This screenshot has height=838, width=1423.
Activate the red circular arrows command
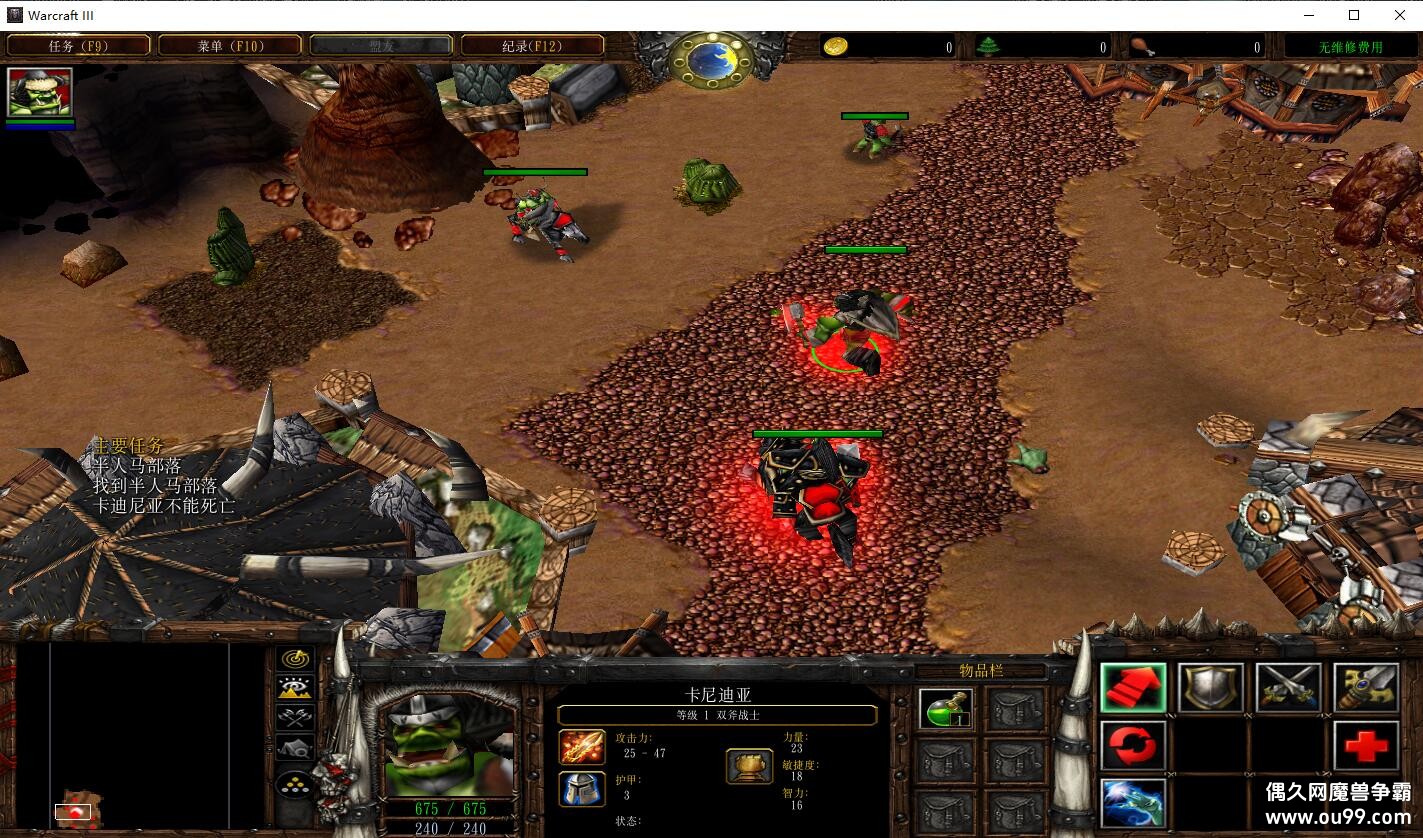(x=1133, y=745)
